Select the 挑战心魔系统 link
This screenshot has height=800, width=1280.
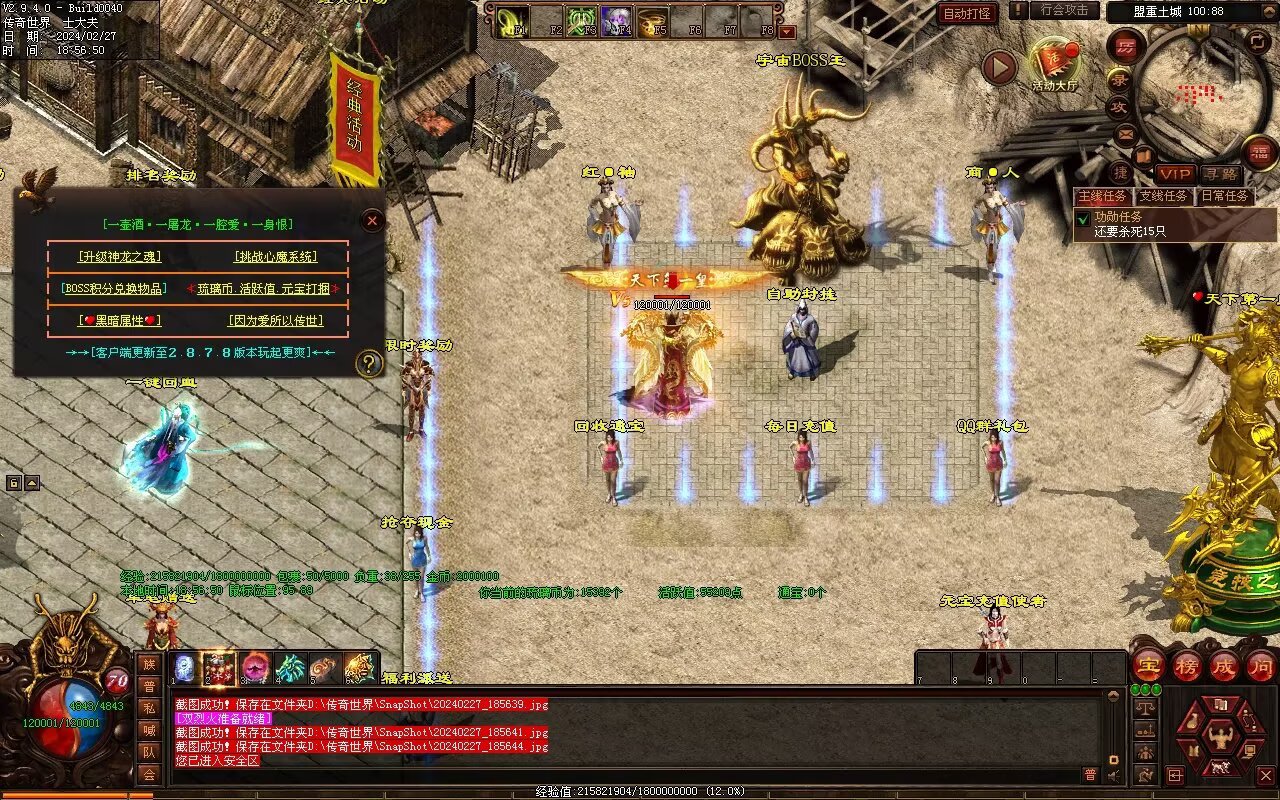pyautogui.click(x=276, y=257)
